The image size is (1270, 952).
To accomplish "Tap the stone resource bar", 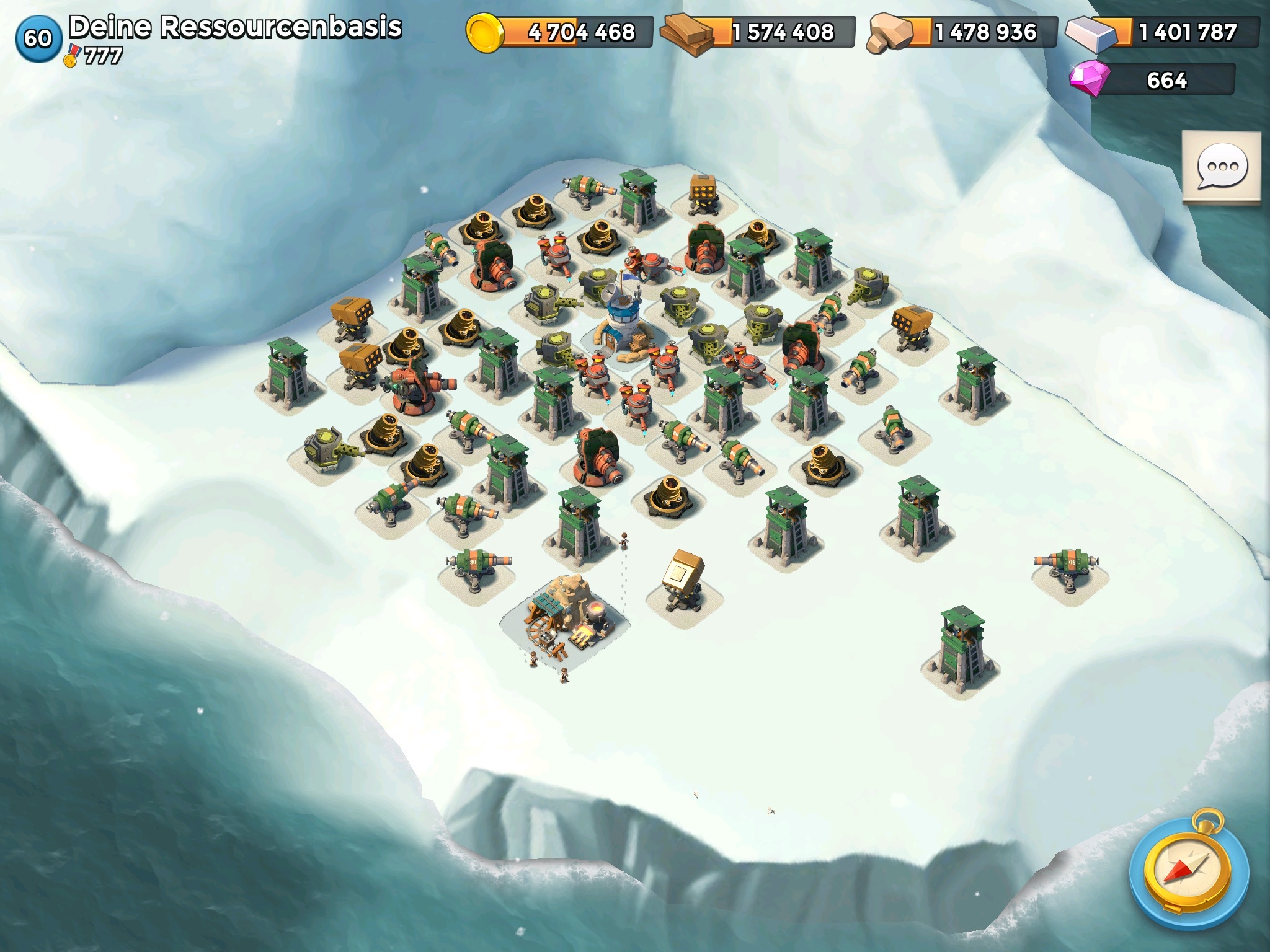I will (962, 32).
